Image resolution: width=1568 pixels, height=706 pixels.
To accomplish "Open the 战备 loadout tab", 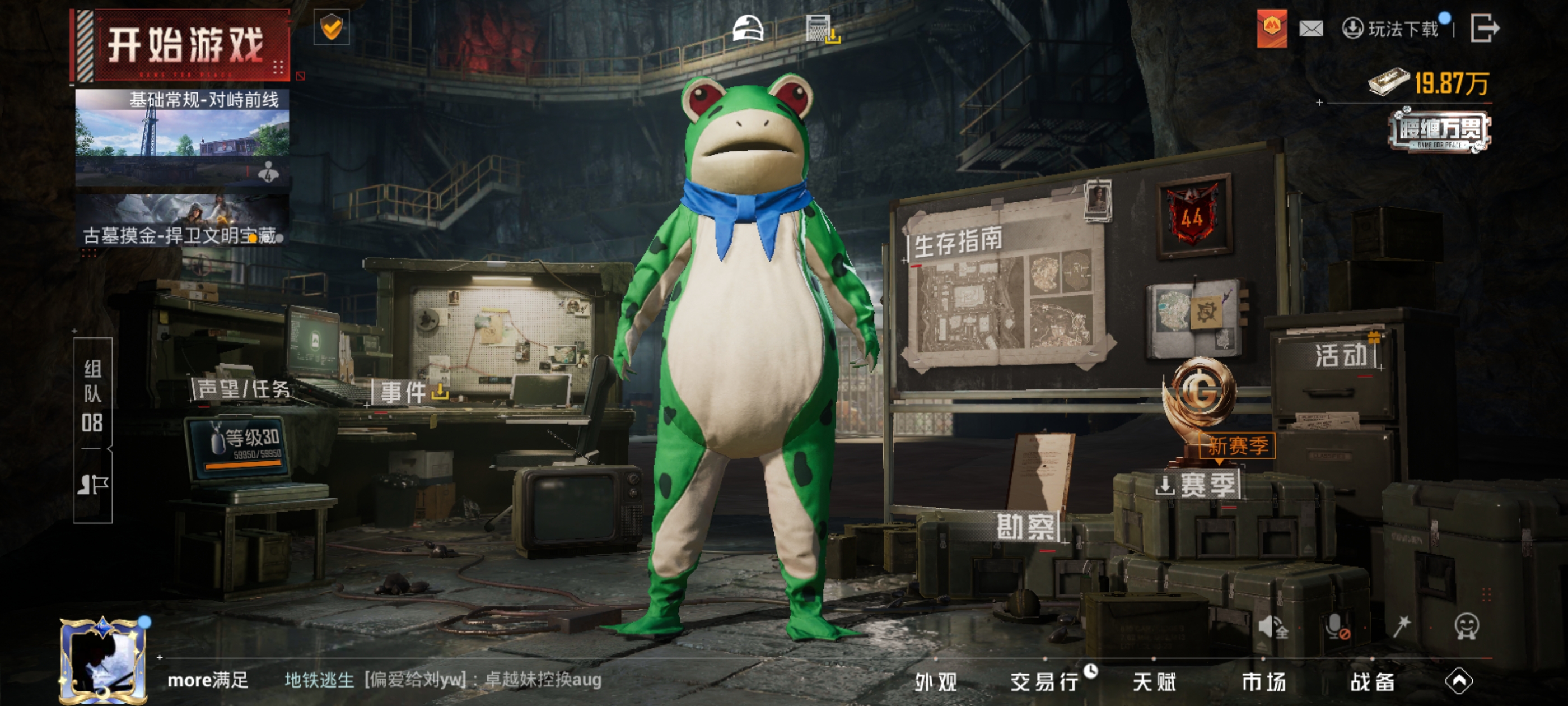I will tap(1373, 682).
